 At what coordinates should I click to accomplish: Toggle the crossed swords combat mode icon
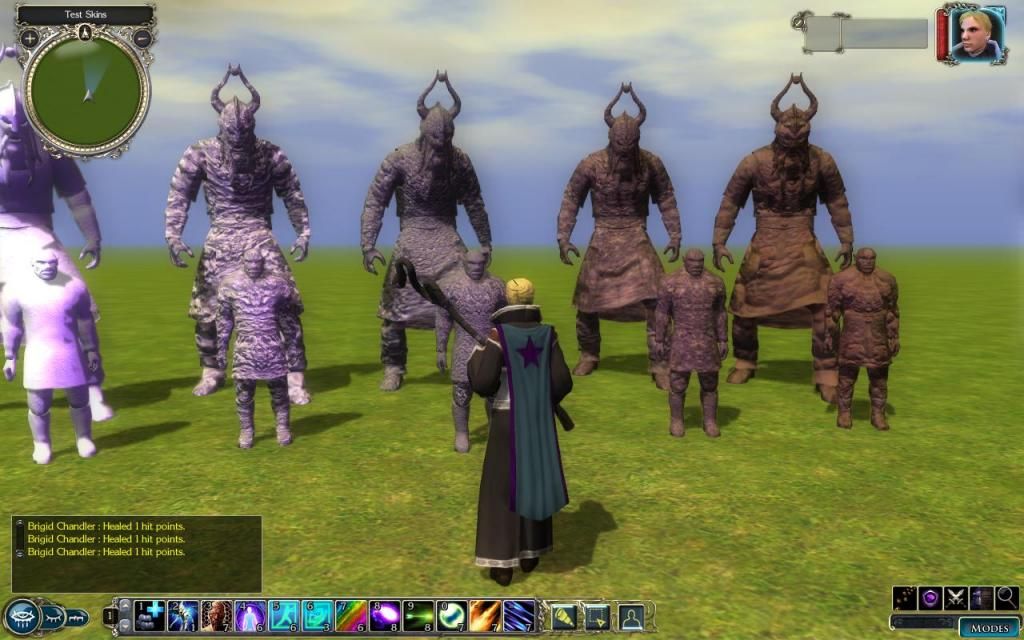[x=956, y=598]
